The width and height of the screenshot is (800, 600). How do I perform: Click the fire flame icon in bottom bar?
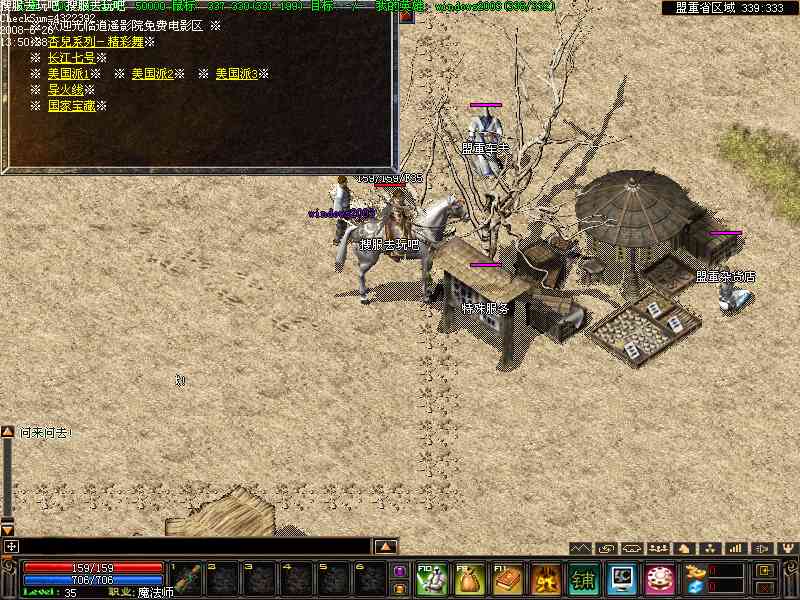(545, 578)
